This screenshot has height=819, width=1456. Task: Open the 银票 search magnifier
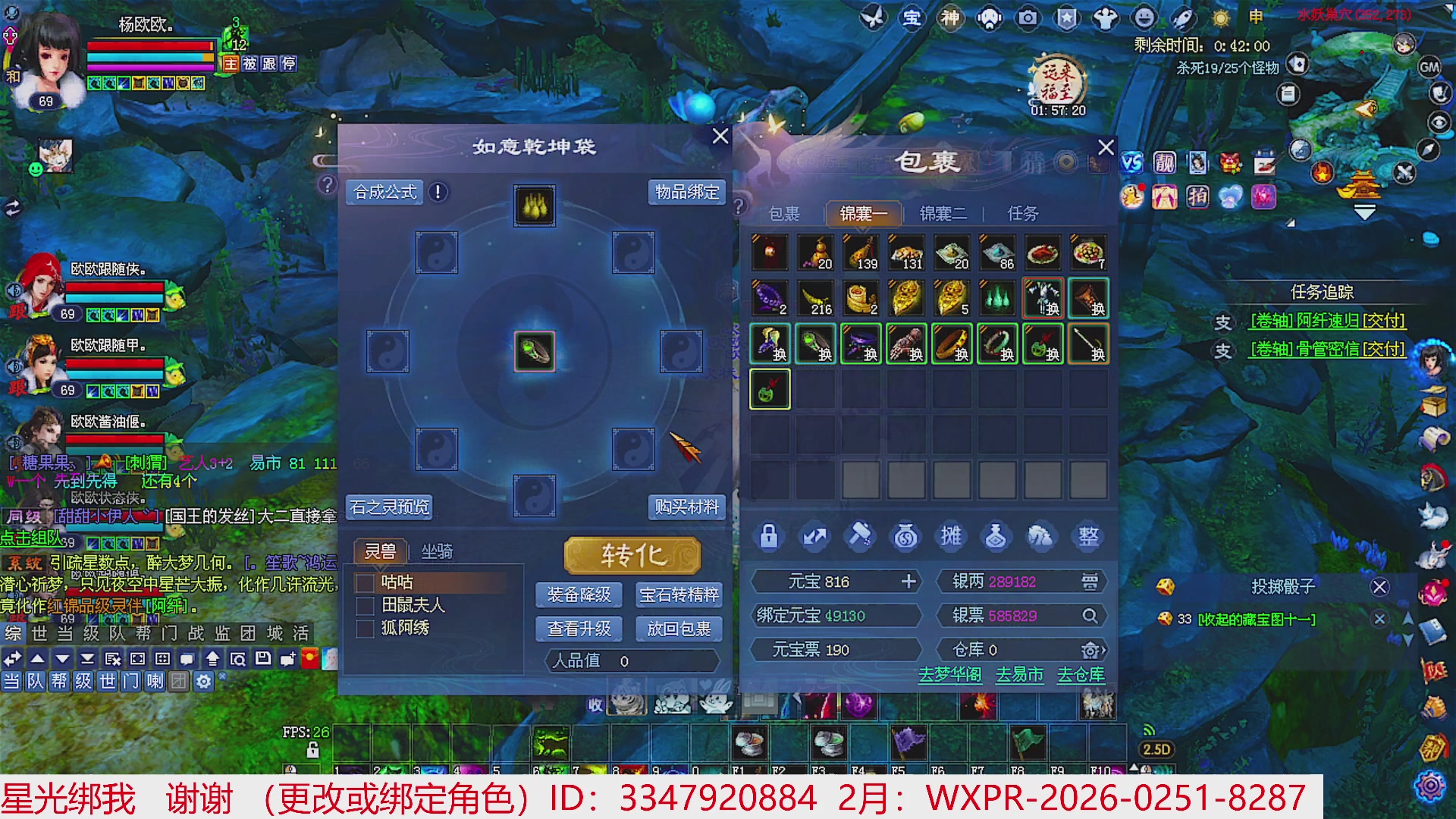[1090, 616]
